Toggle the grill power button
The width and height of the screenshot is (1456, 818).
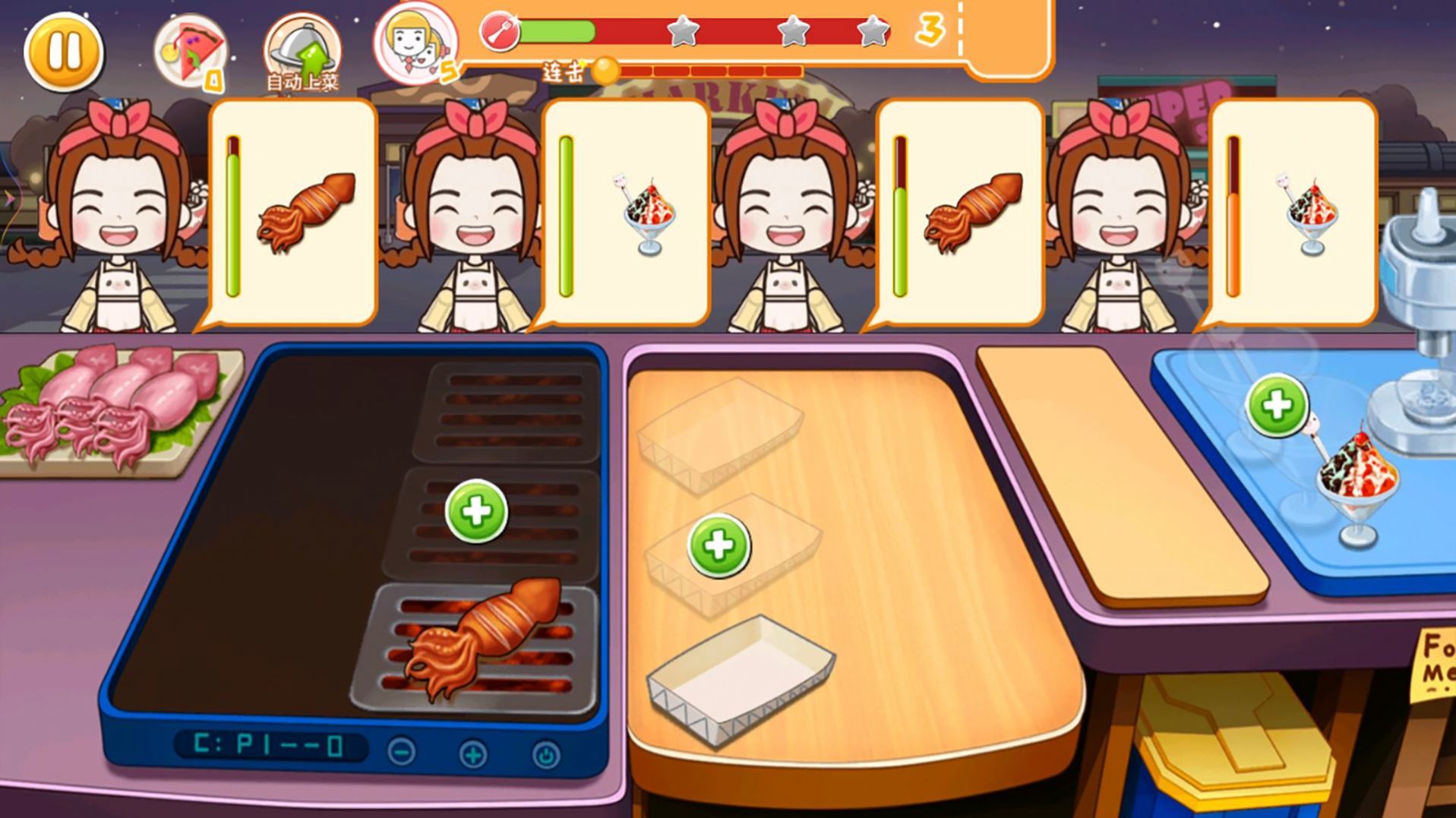point(545,755)
